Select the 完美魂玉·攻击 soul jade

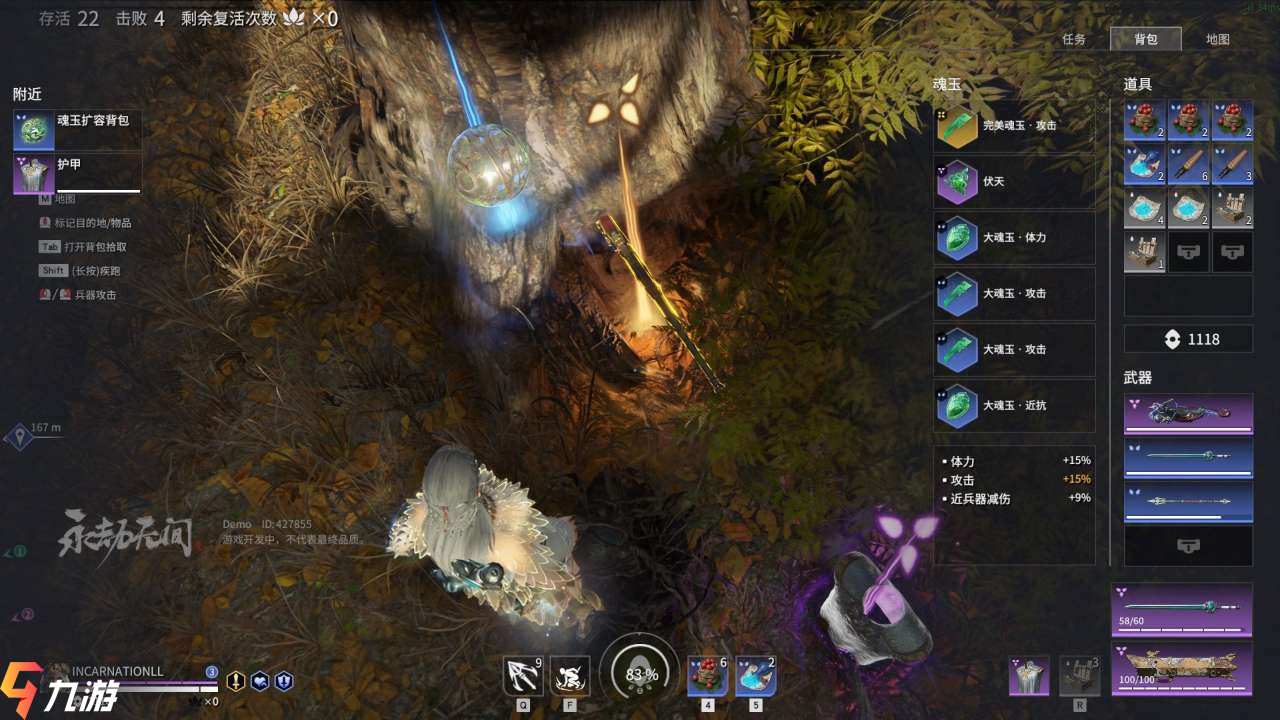coord(1014,126)
